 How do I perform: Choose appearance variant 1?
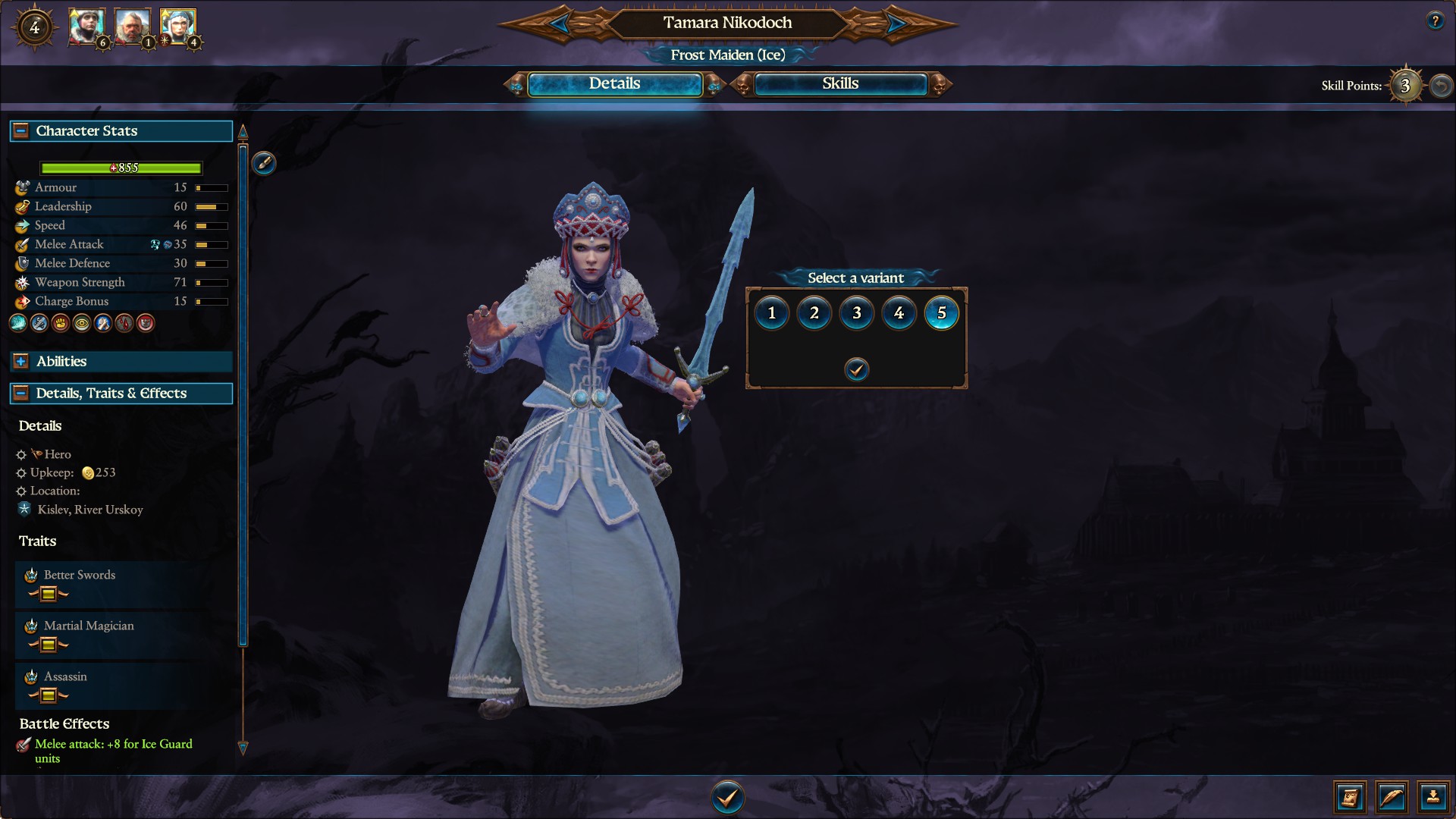coord(772,313)
